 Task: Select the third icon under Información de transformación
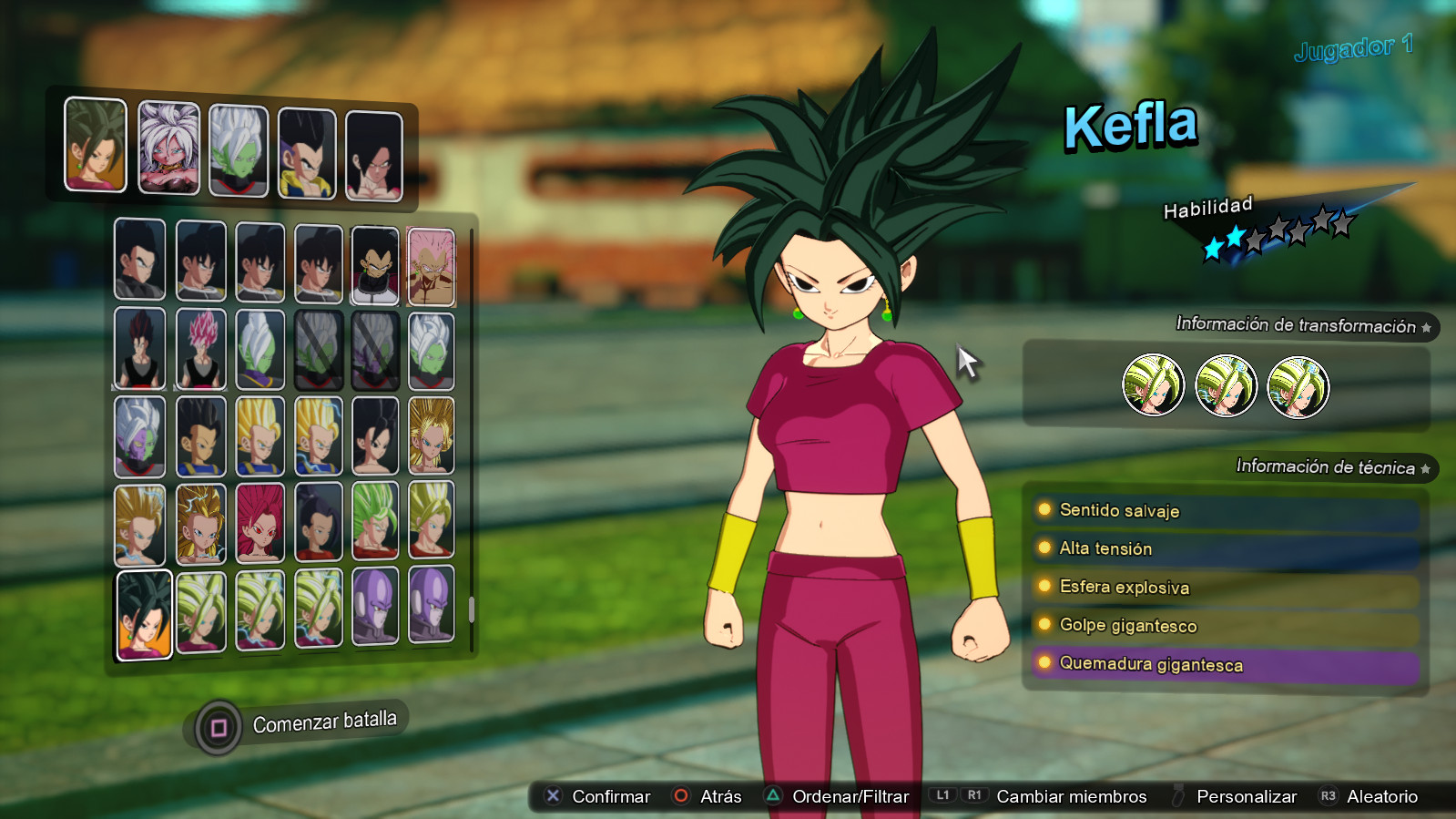pyautogui.click(x=1297, y=386)
